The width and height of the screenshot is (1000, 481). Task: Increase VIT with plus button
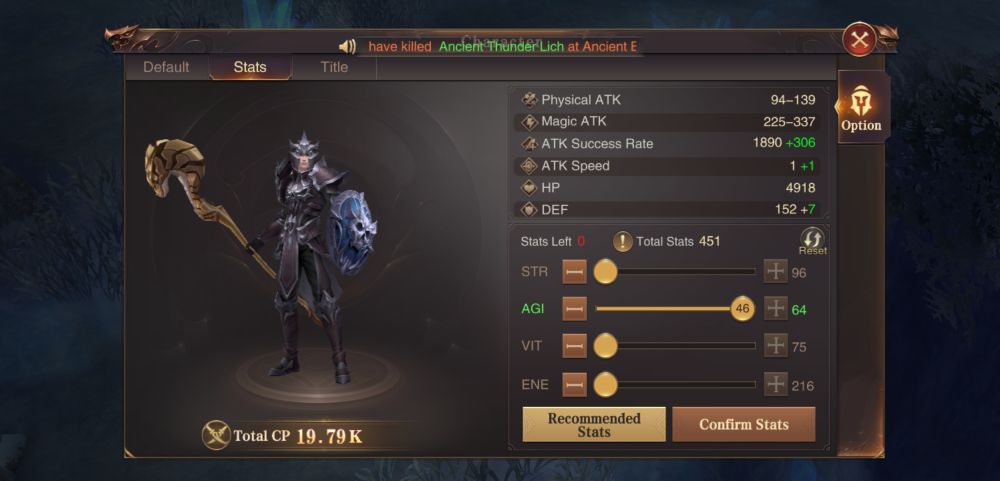pyautogui.click(x=776, y=346)
